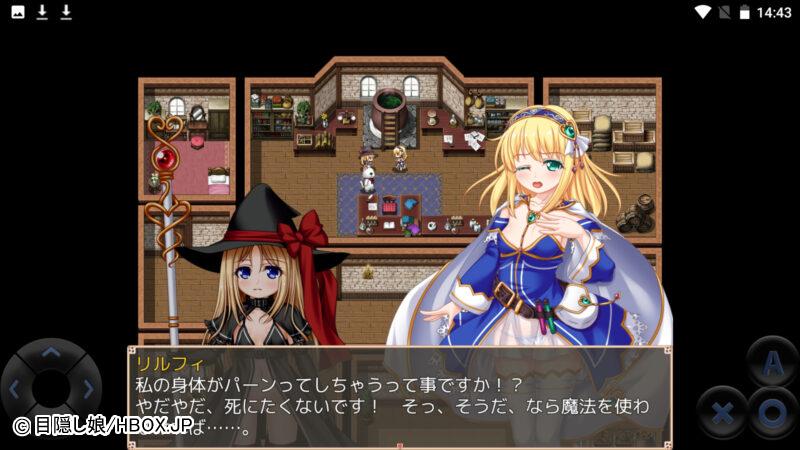Image resolution: width=800 pixels, height=450 pixels.
Task: Tap the D-pad right arrow
Action: 88,388
